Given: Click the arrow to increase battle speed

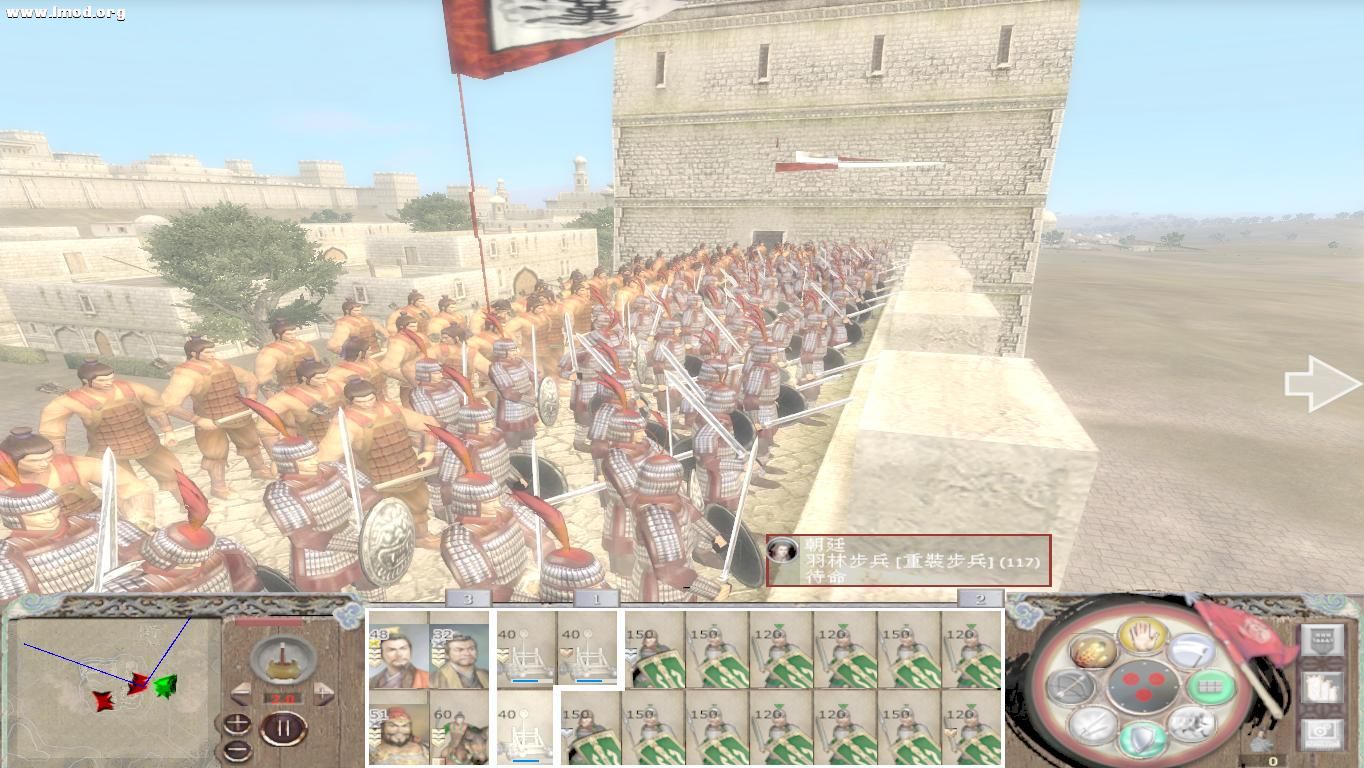Looking at the screenshot, I should click(323, 694).
